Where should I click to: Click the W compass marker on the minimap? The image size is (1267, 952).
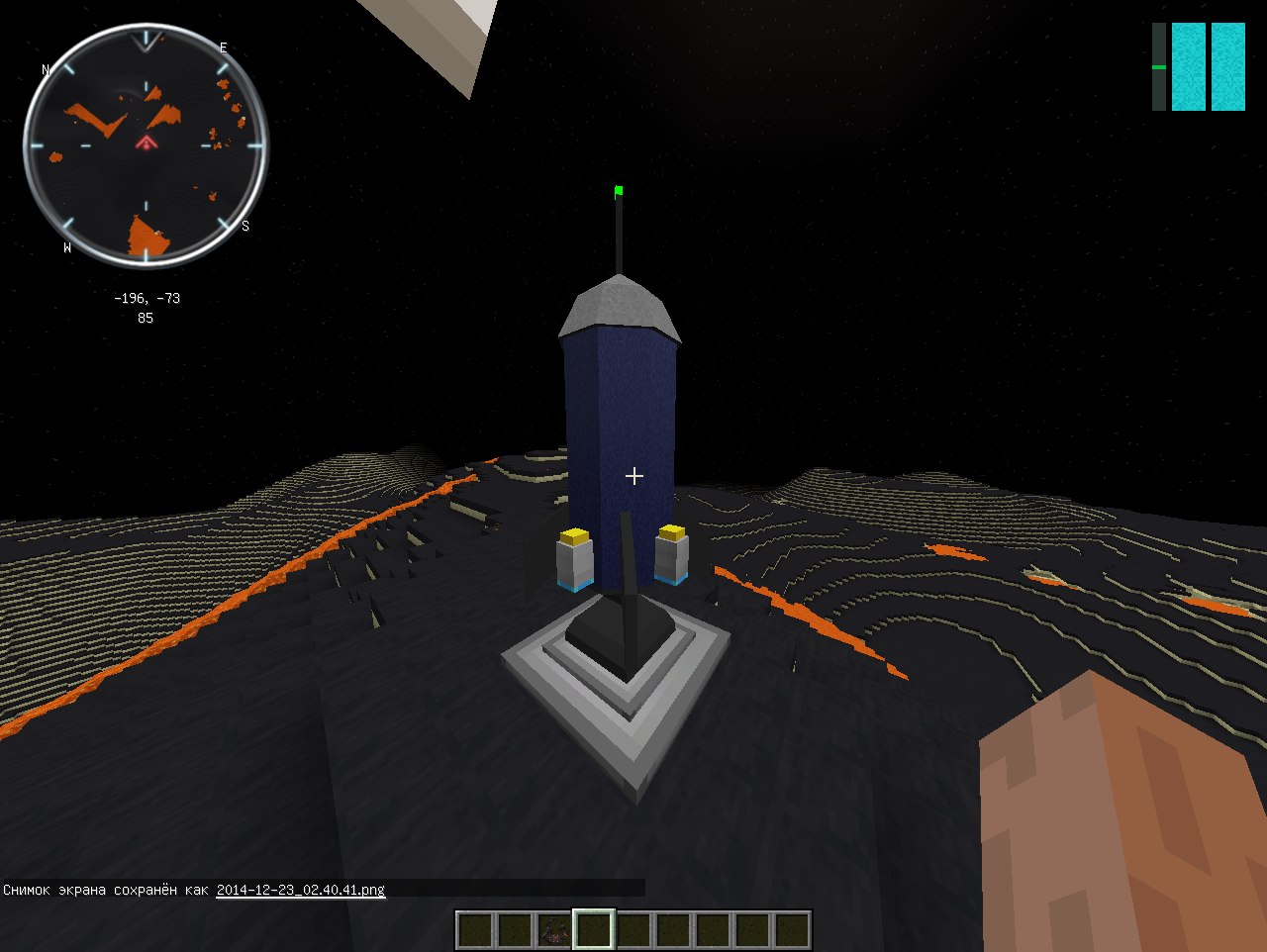click(65, 248)
